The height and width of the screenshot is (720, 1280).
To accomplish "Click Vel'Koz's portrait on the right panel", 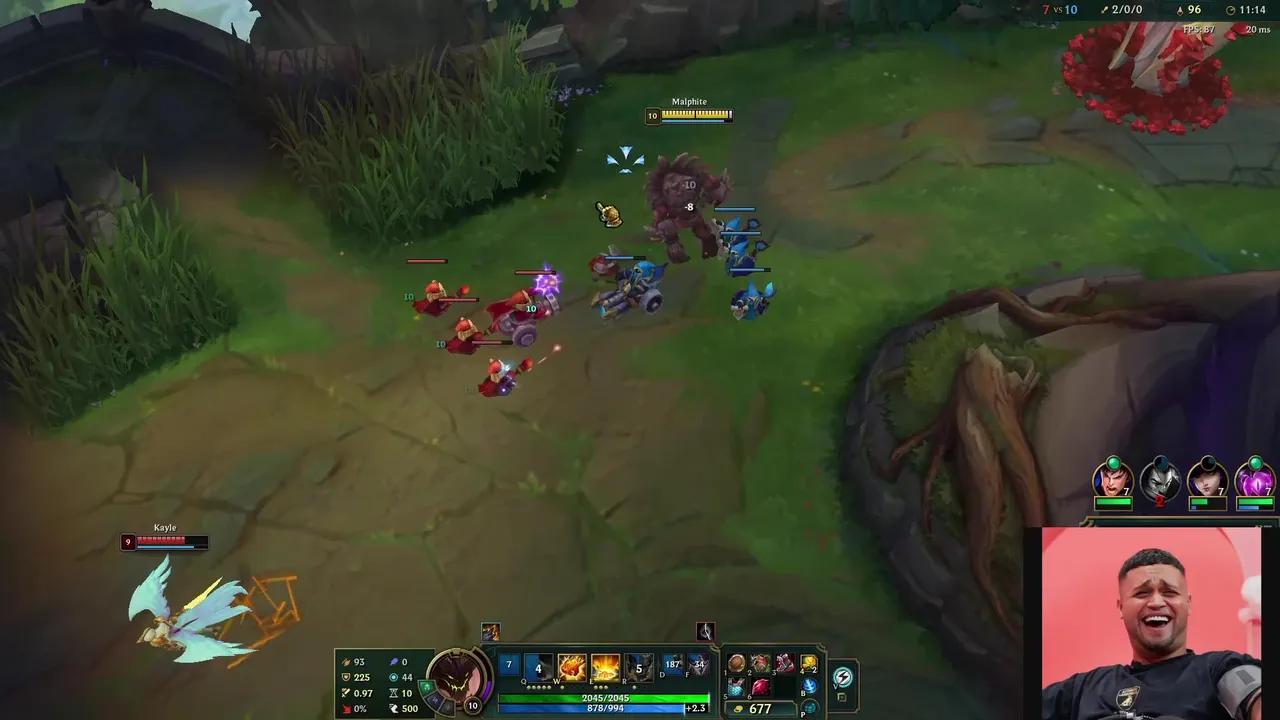I will tap(1254, 478).
